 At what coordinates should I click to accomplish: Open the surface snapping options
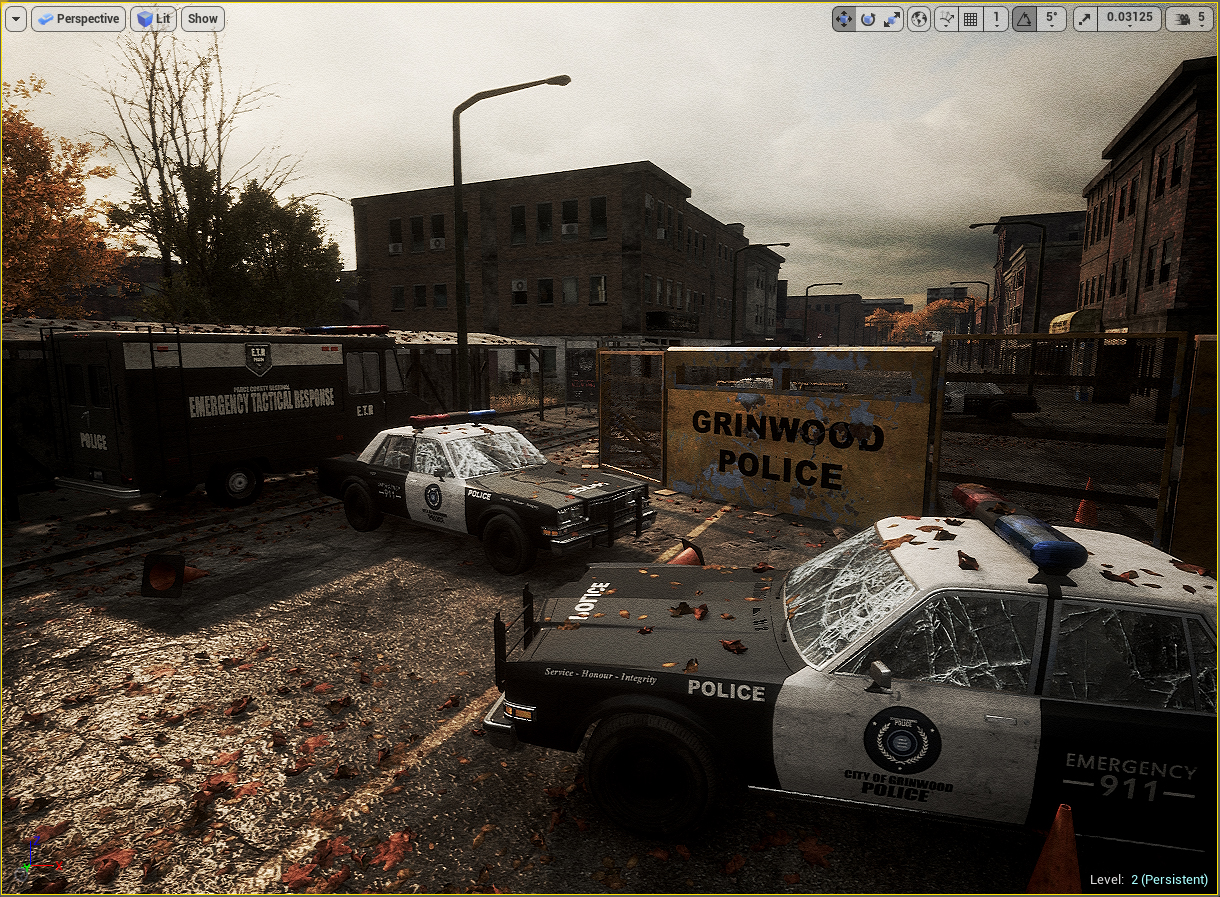[x=946, y=19]
